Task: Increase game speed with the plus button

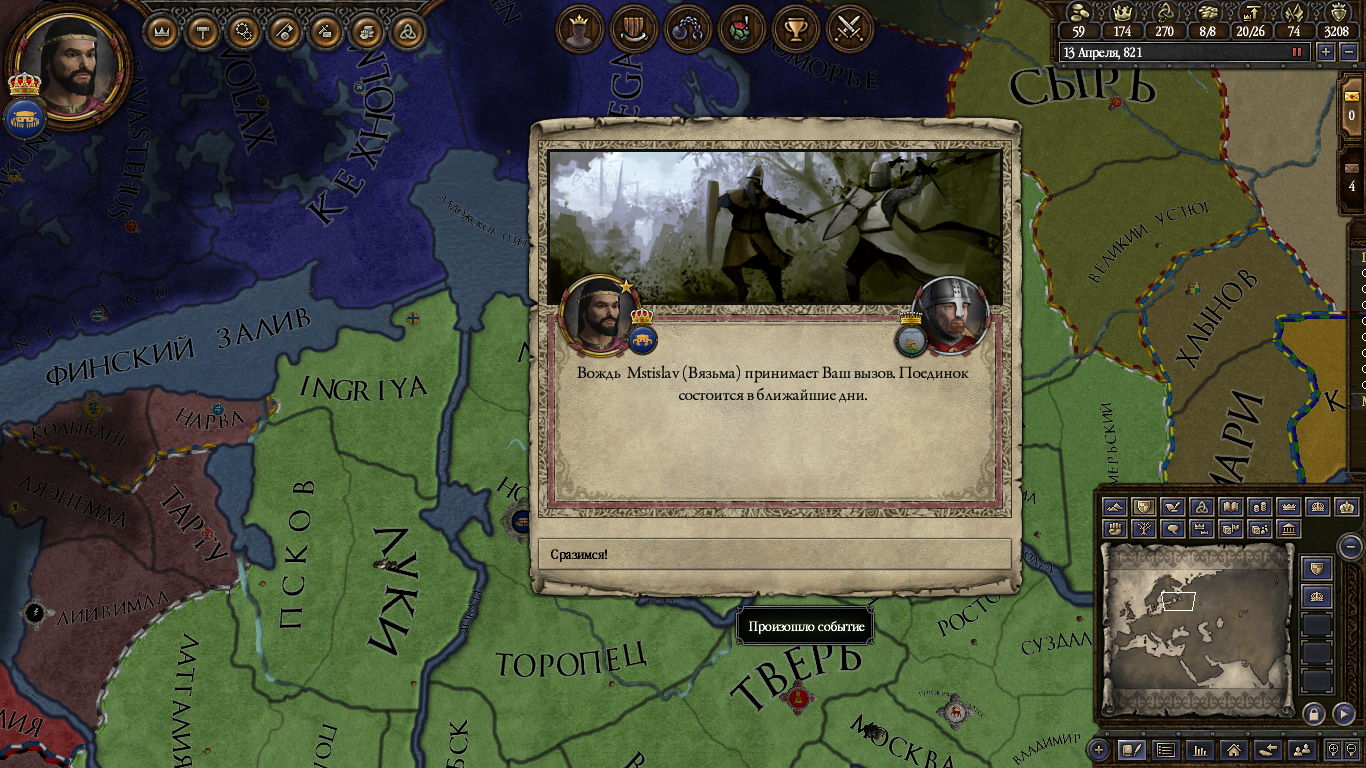Action: [1326, 52]
